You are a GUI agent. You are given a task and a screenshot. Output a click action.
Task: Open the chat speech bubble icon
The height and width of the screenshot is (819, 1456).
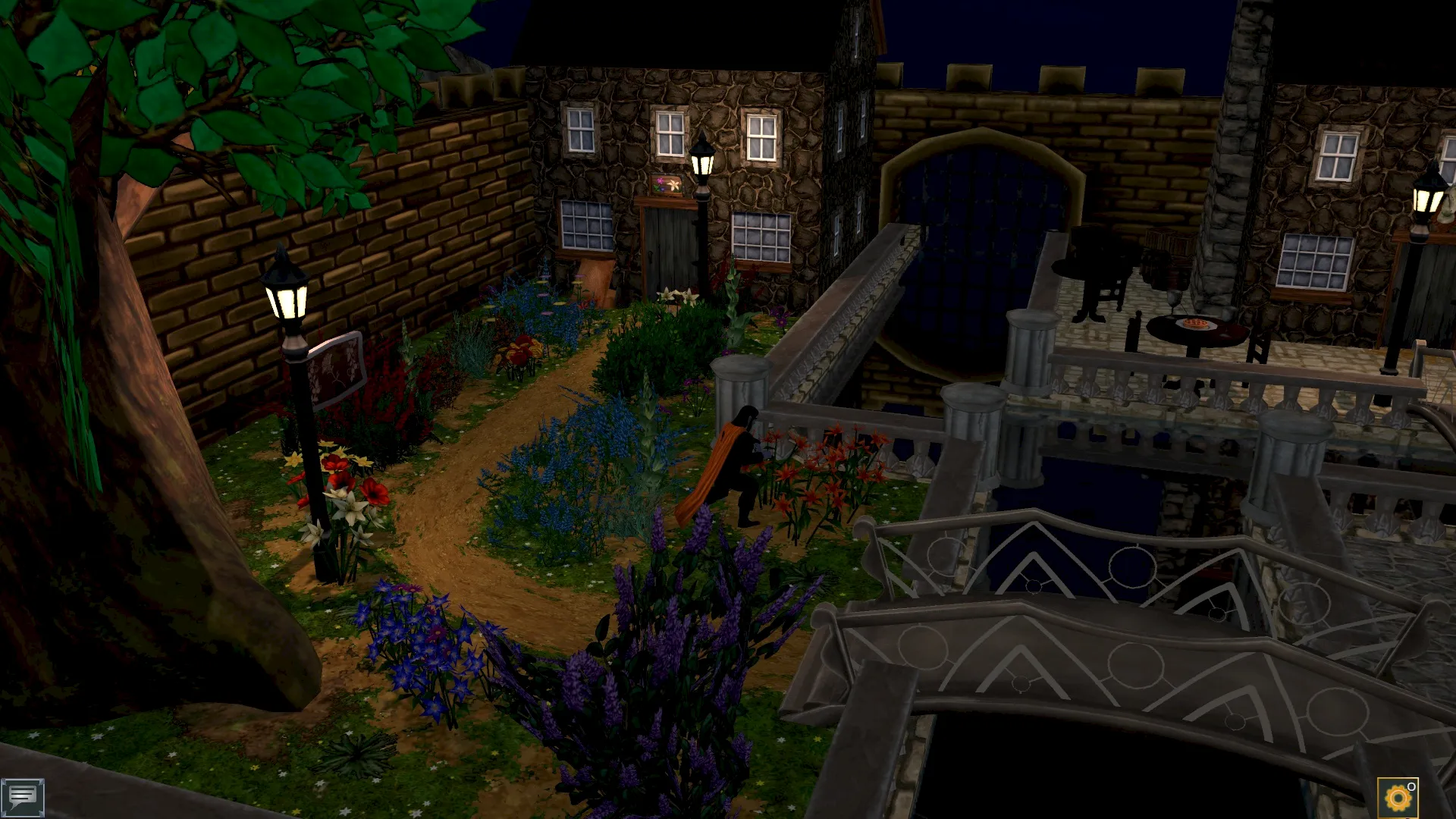(22, 797)
